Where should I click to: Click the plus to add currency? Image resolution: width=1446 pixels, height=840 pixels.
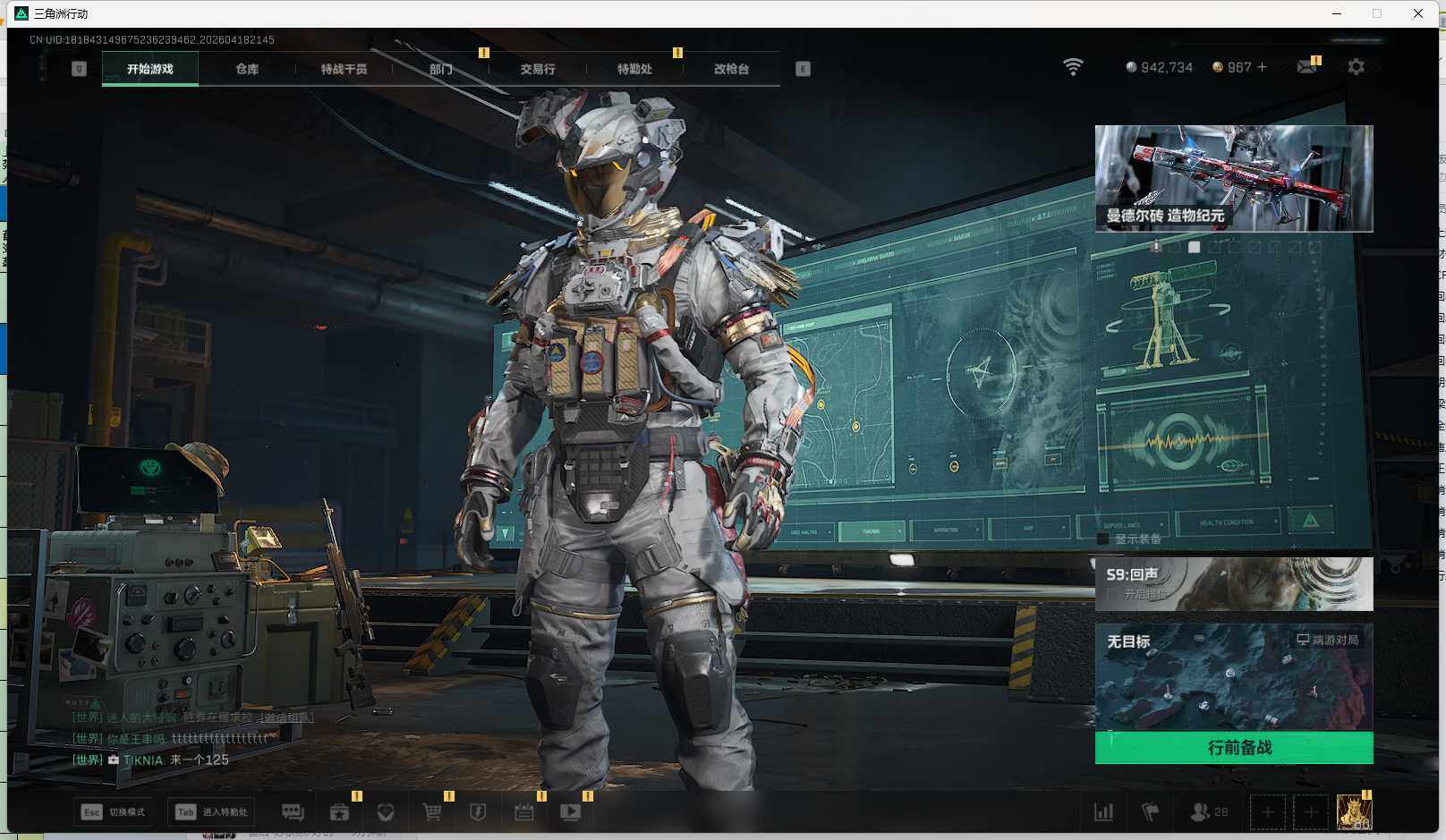coord(1262,67)
